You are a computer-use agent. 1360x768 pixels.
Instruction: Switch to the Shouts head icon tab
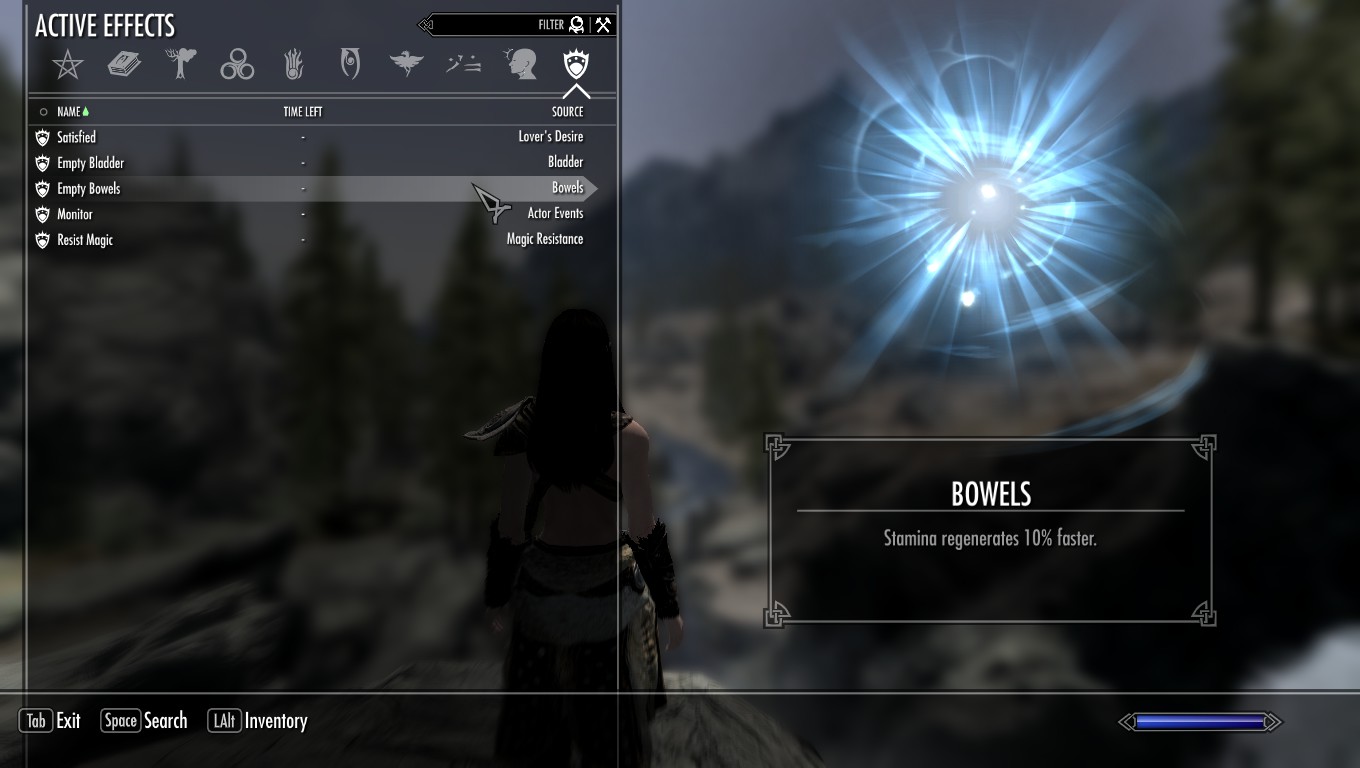tap(520, 66)
